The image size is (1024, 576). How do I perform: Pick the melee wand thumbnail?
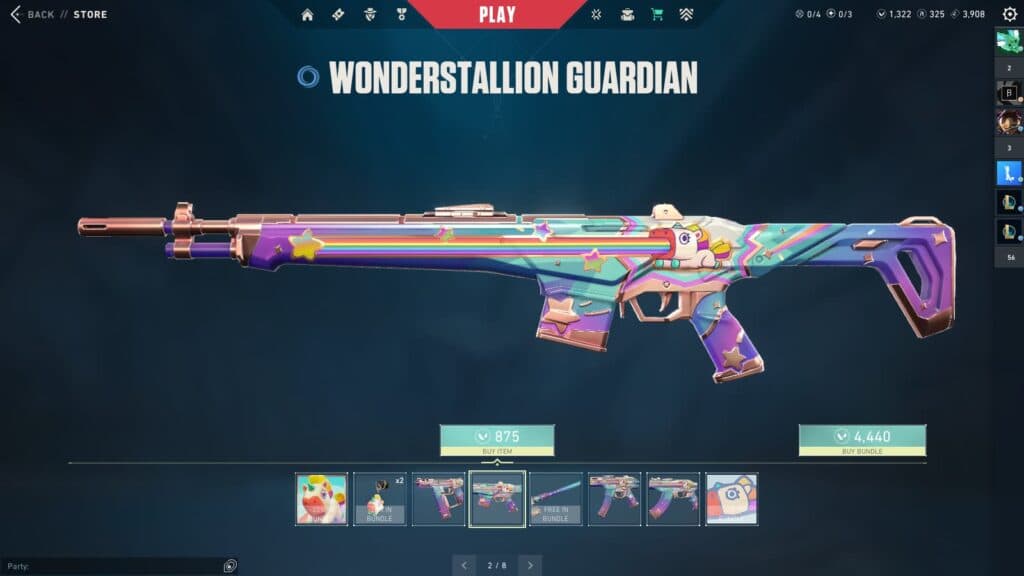(556, 499)
